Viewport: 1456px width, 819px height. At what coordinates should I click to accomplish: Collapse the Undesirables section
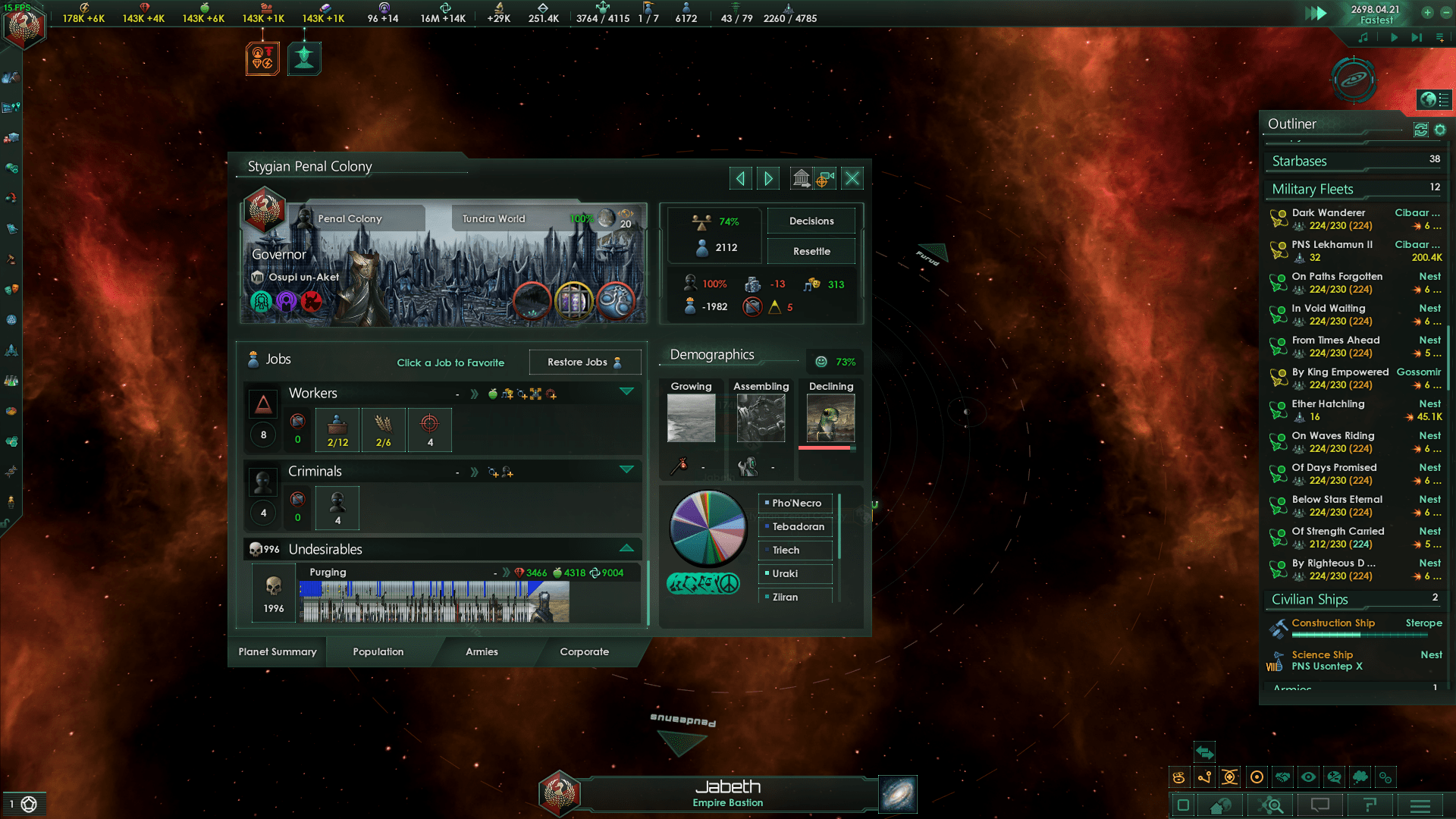pyautogui.click(x=627, y=548)
